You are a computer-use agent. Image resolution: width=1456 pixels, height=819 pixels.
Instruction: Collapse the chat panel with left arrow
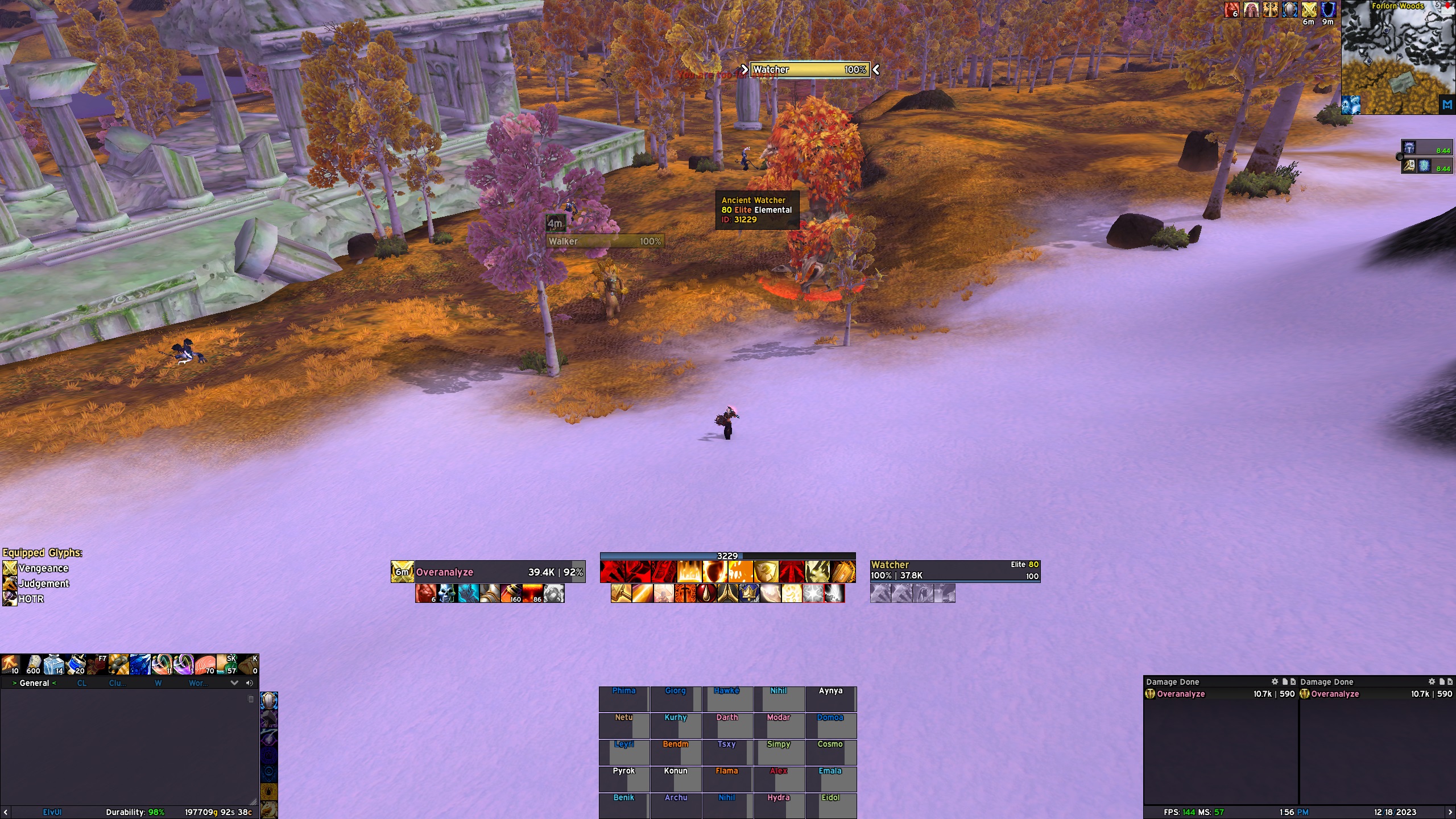pyautogui.click(x=6, y=812)
